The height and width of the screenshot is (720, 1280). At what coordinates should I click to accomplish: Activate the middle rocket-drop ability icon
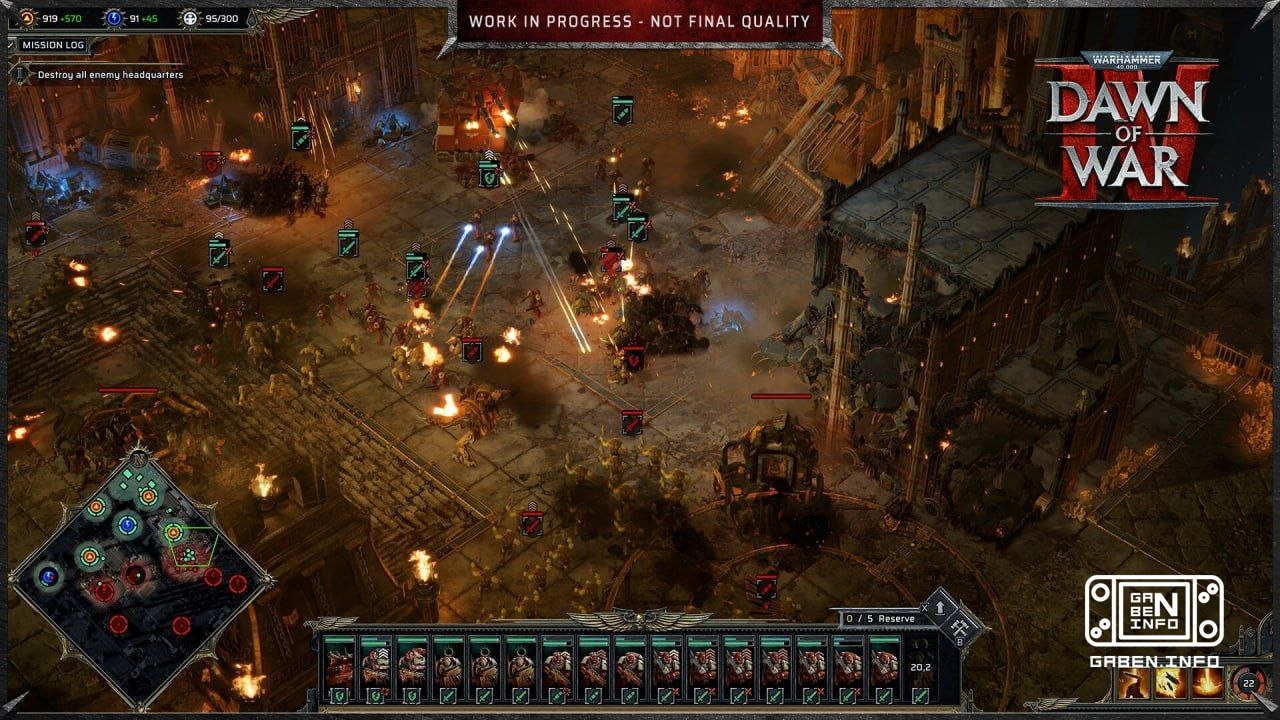(1169, 683)
